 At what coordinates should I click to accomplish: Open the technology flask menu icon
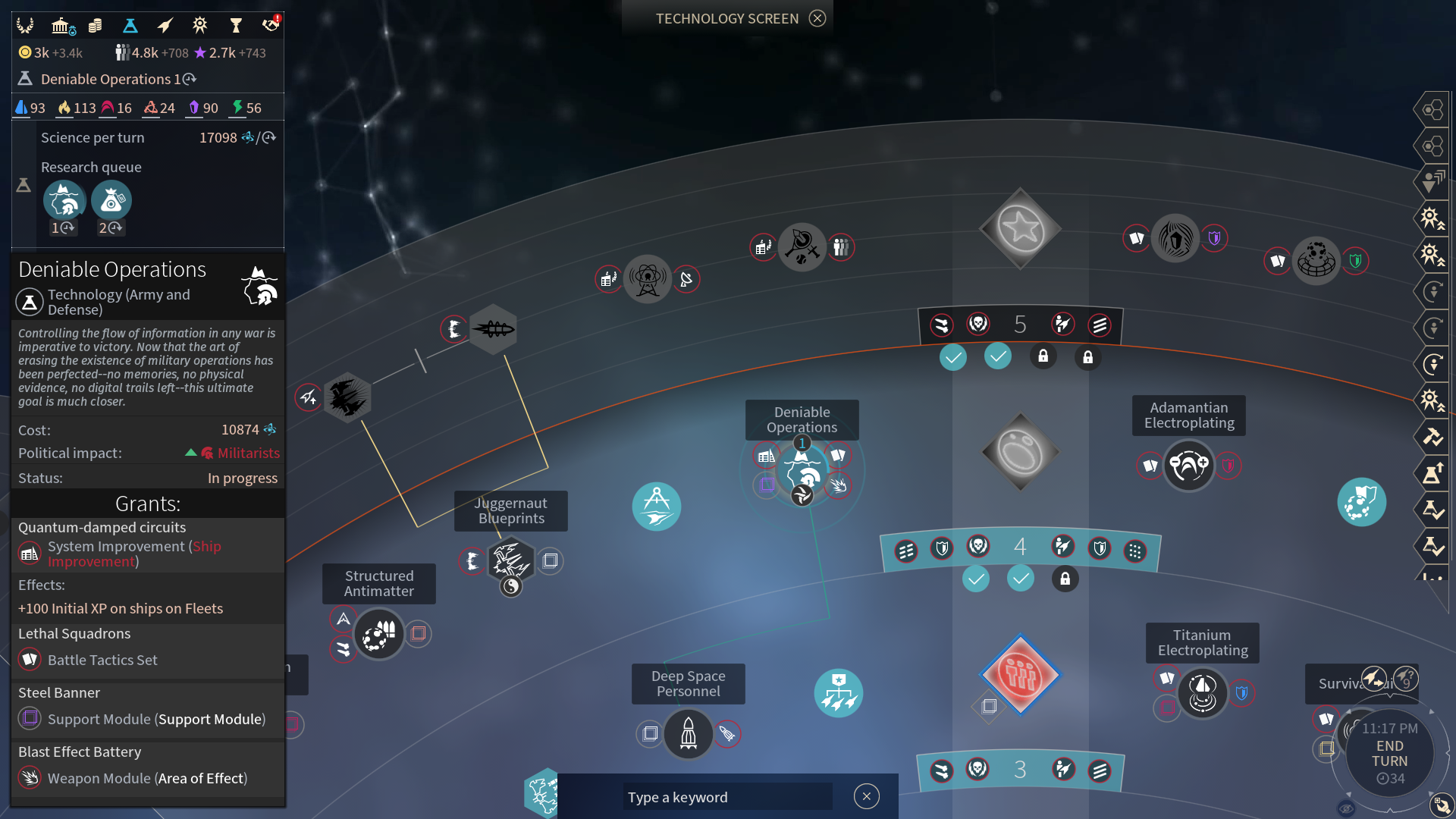tap(130, 26)
